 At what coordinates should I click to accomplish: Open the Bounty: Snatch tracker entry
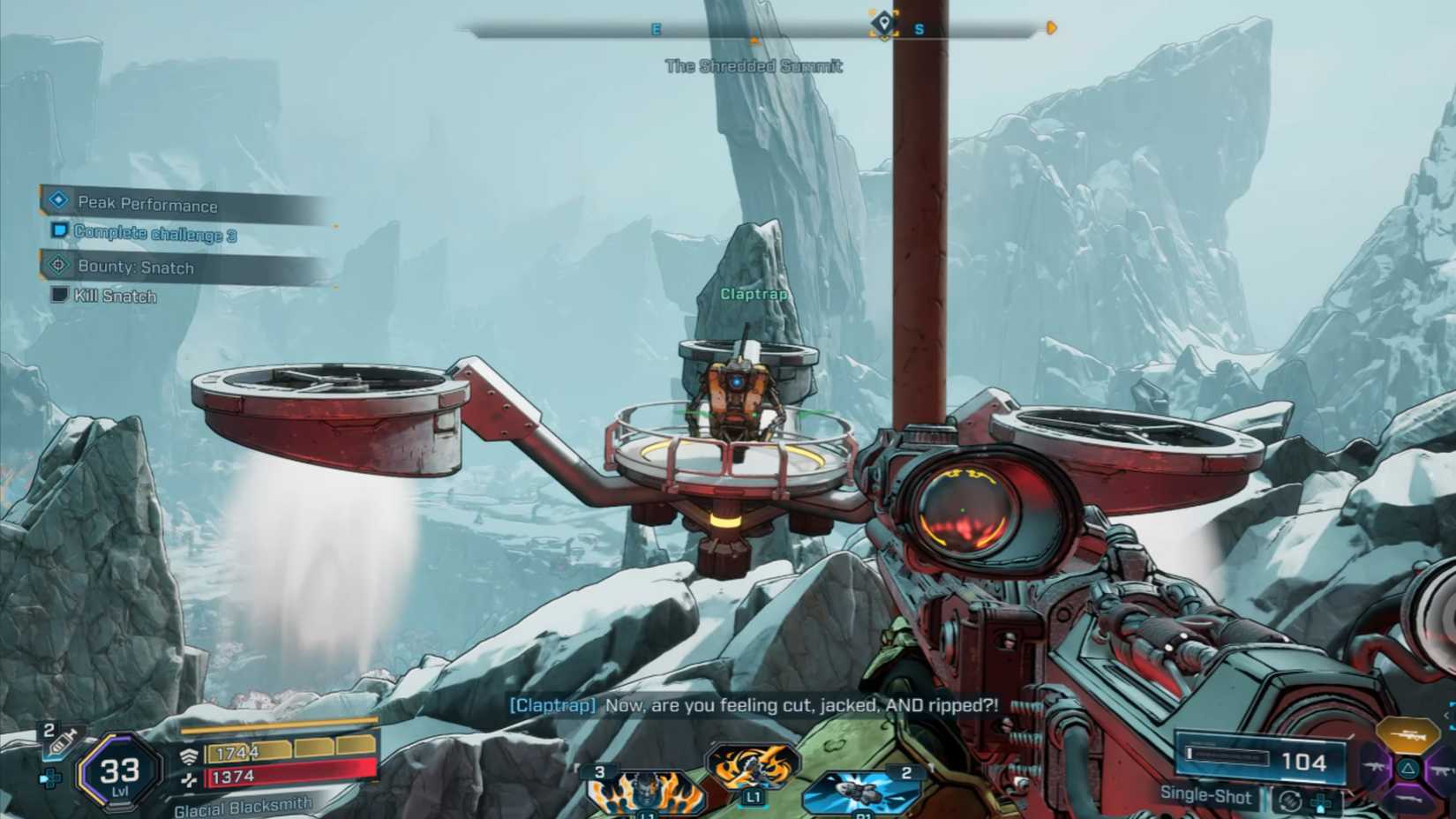click(x=135, y=267)
